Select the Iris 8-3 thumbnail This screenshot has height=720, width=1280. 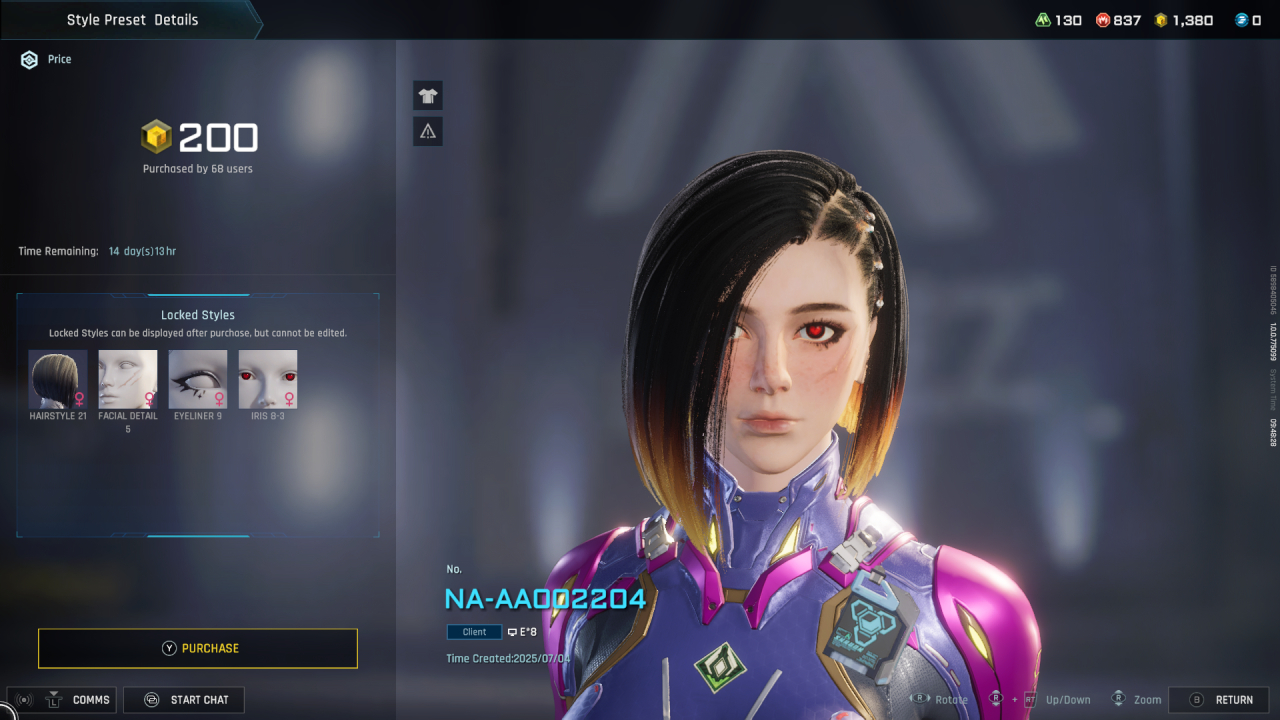268,379
